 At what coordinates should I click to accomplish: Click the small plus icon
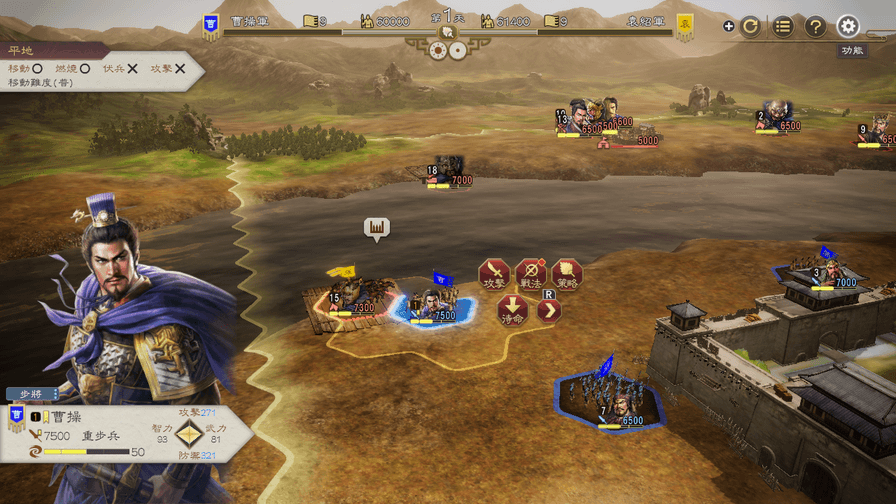[728, 27]
